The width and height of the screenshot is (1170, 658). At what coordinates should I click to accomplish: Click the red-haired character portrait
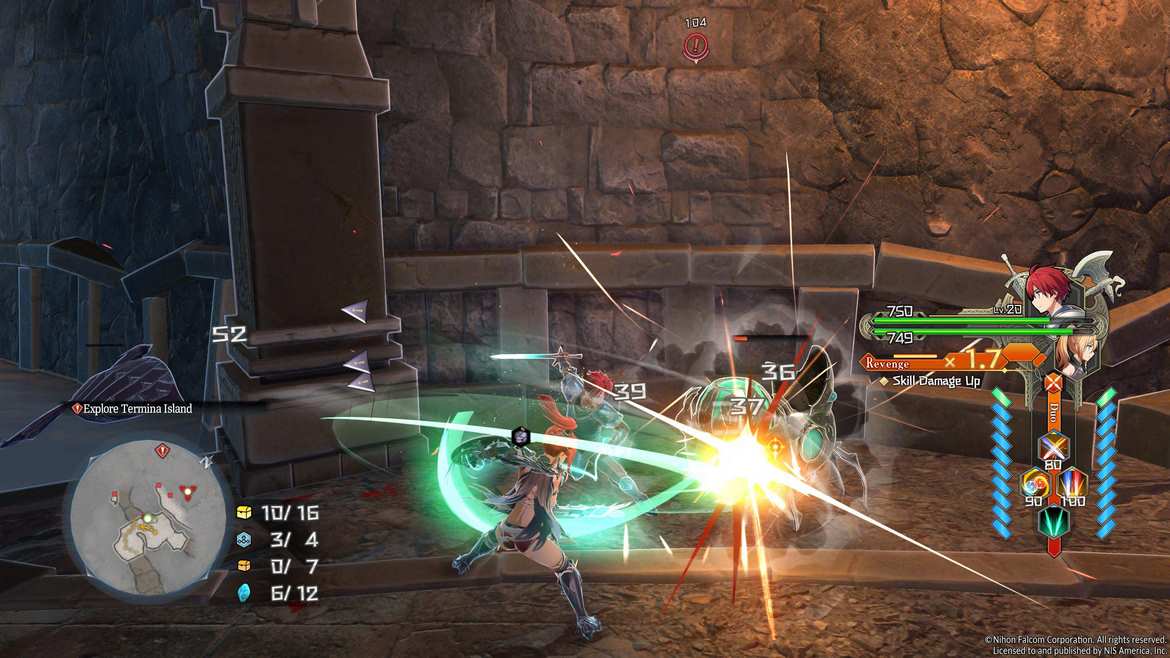coord(1047,288)
